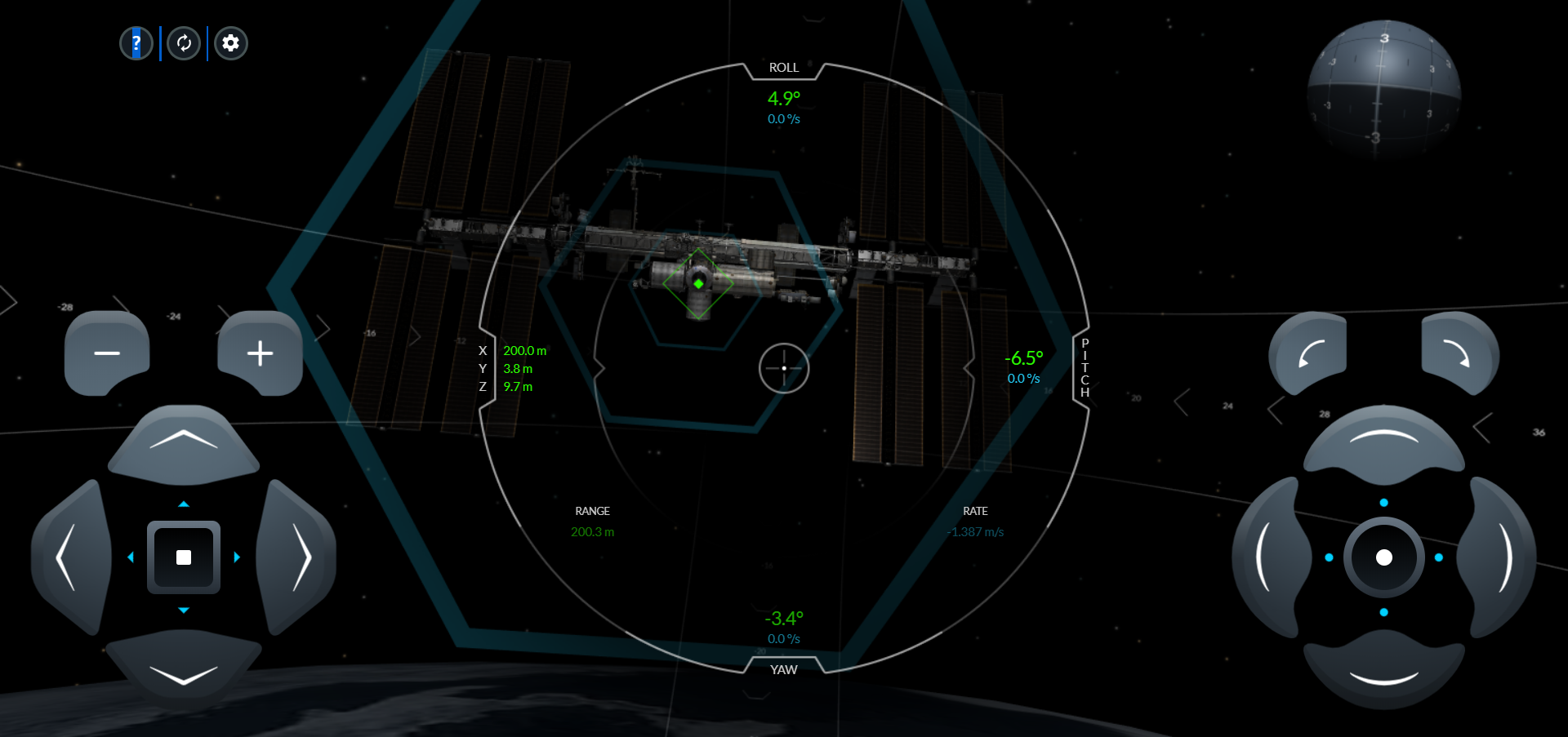1568x737 pixels.
Task: Yaw right using the right pad right button
Action: [1500, 557]
